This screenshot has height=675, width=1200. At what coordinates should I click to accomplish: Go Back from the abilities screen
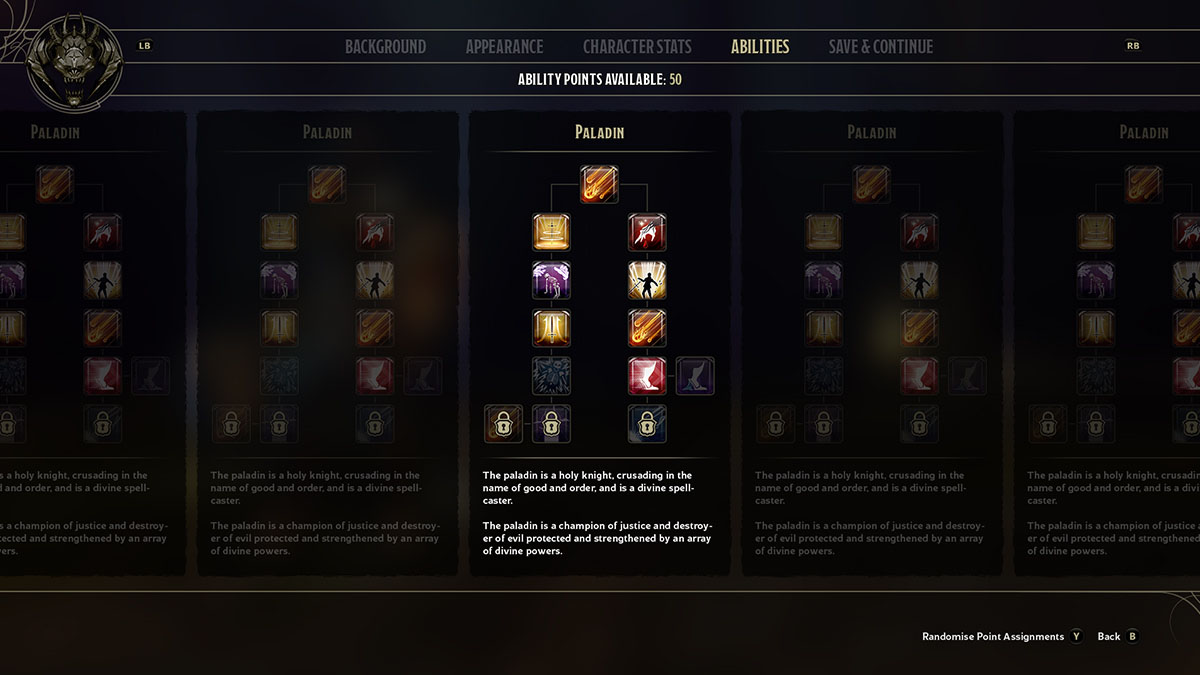1108,636
